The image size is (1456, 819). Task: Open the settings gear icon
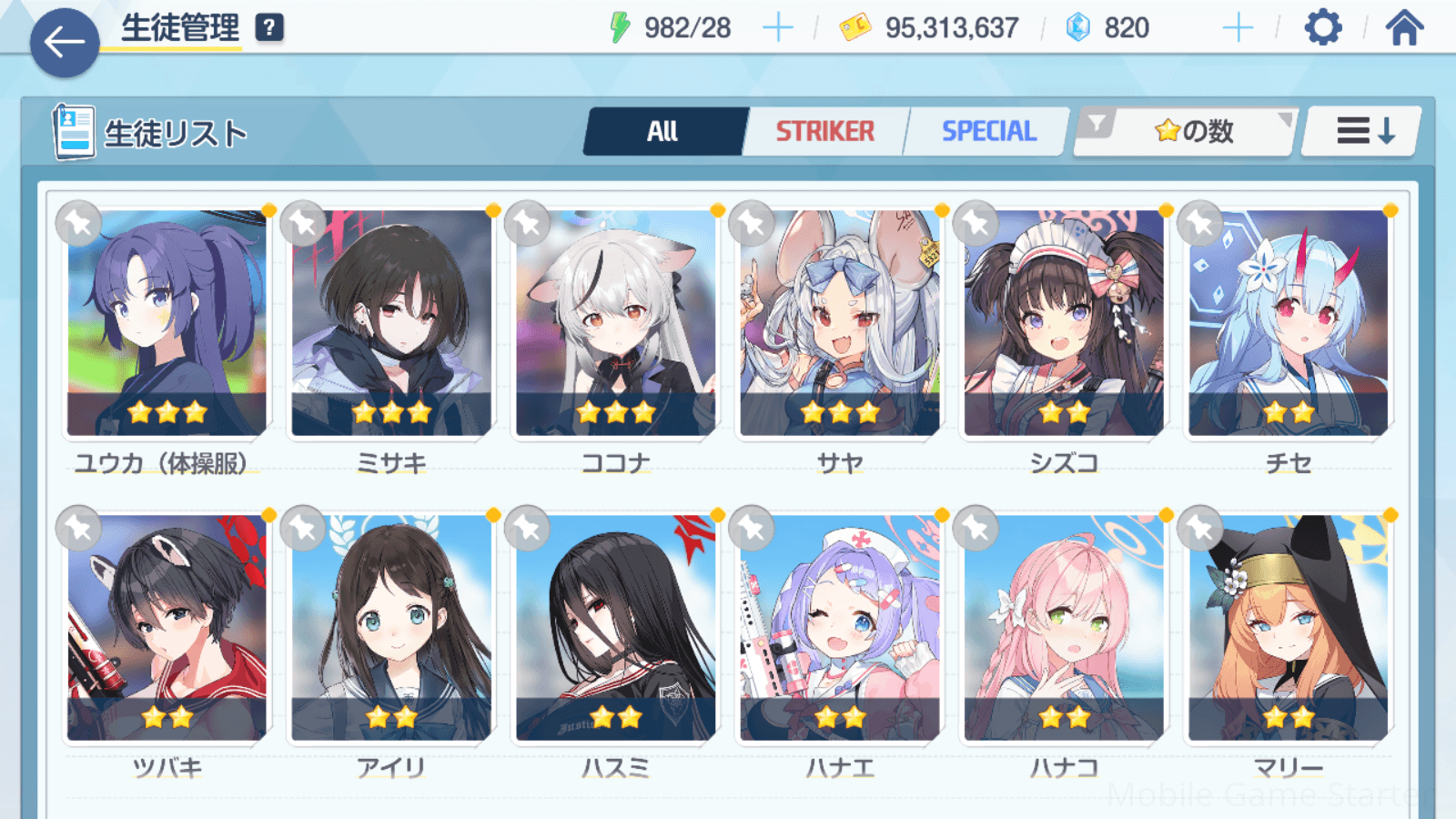1322,28
